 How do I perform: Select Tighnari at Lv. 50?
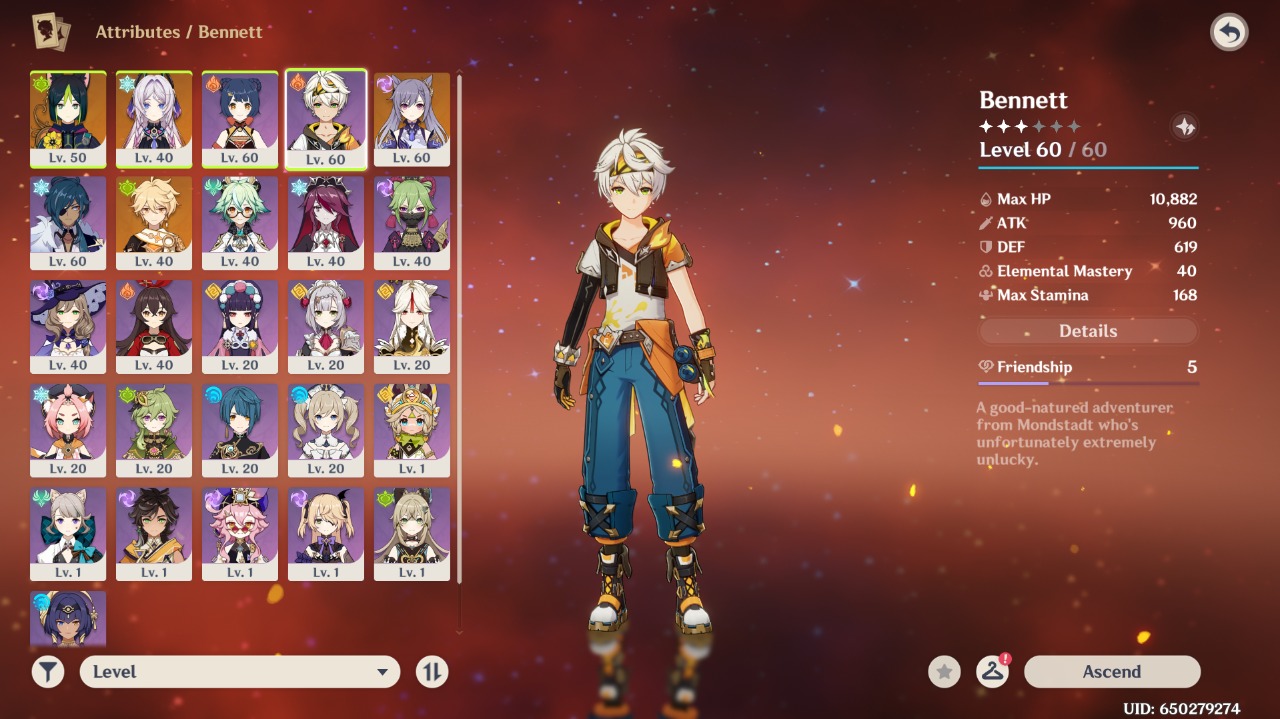tap(68, 118)
